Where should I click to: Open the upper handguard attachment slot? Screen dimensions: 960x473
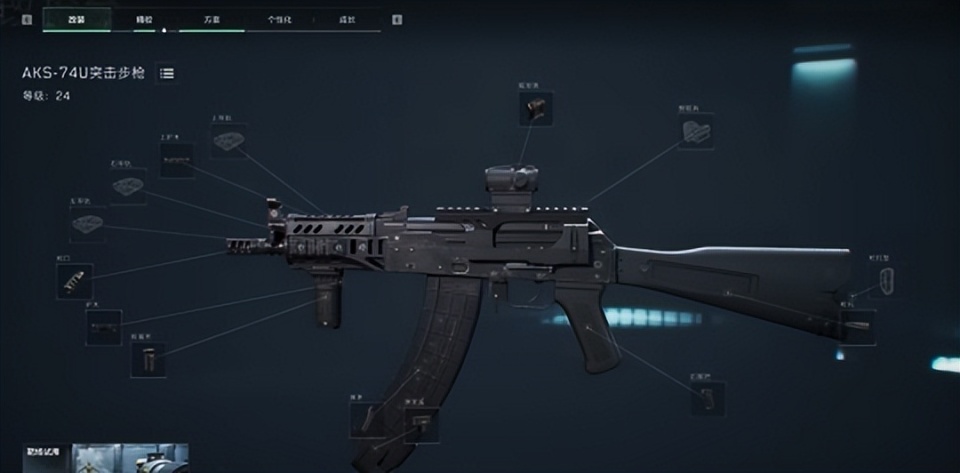177,160
